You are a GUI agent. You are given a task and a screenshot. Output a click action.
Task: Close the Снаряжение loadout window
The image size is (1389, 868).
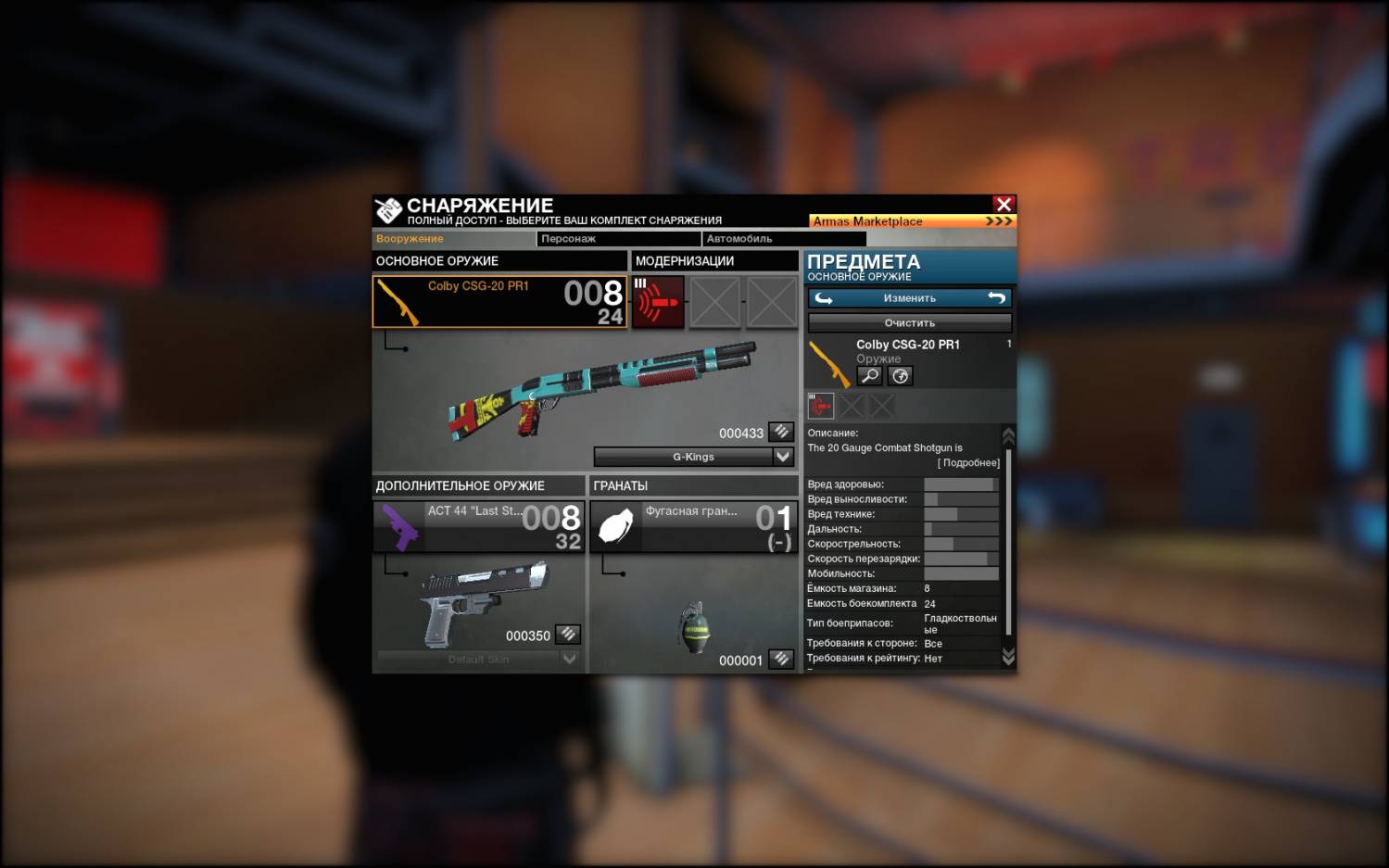(x=1004, y=204)
